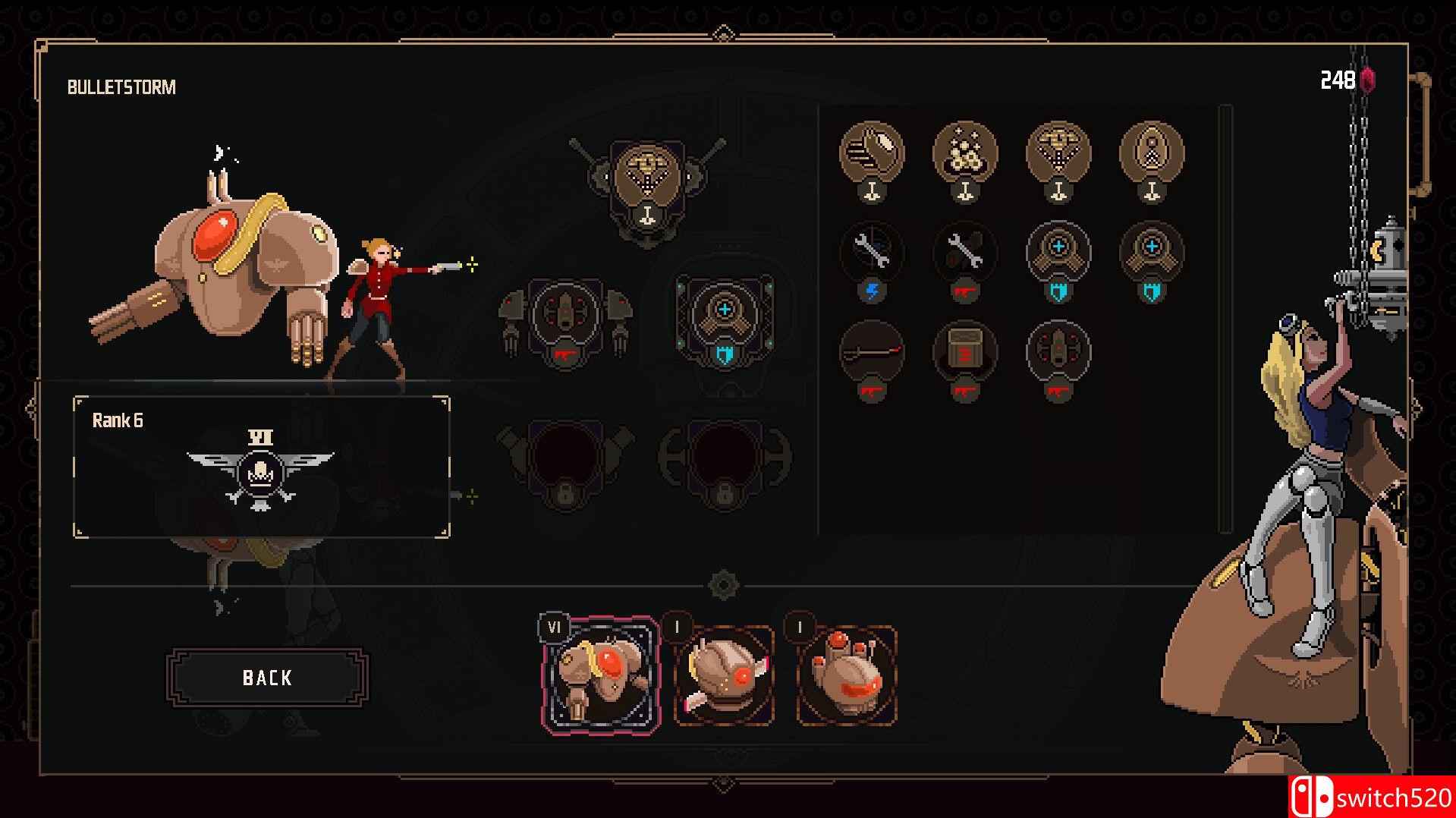The height and width of the screenshot is (818, 1456).
Task: Choose the long rifle barrel module
Action: pos(872,353)
